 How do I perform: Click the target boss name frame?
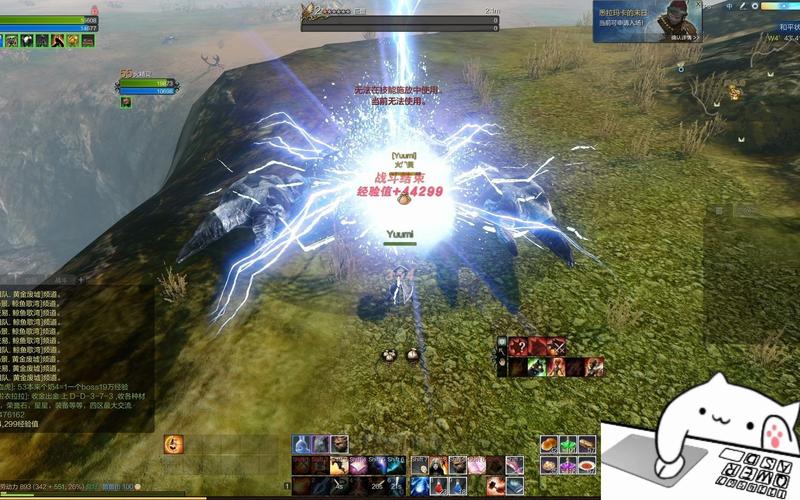click(x=400, y=14)
